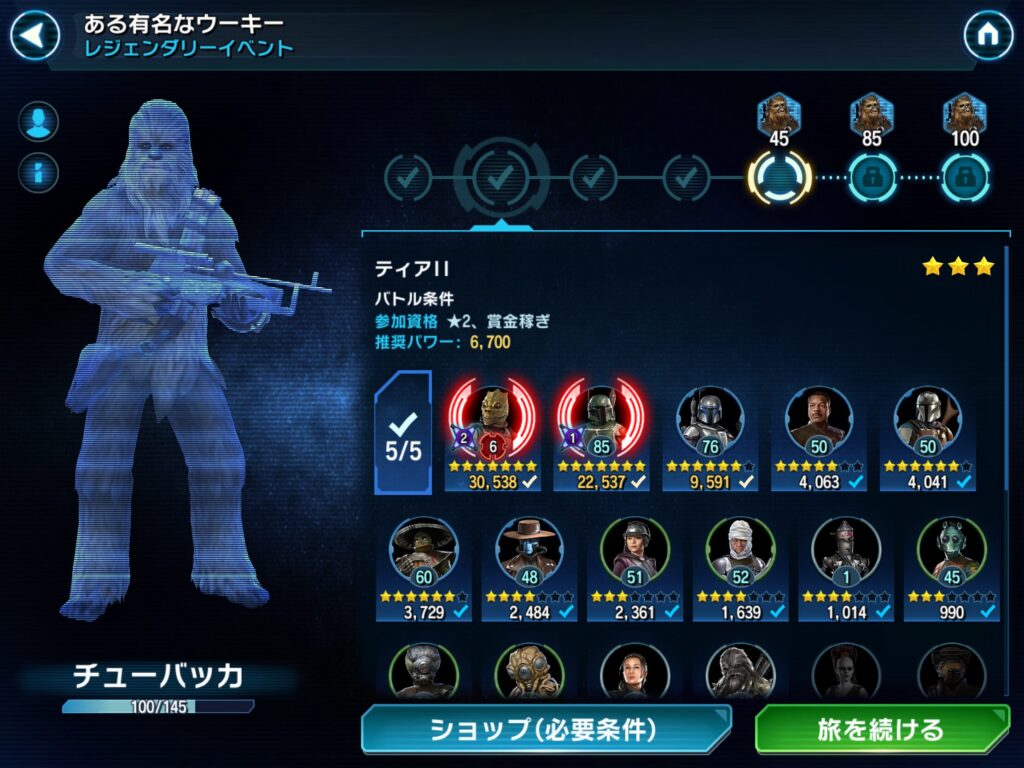Select the locked 100-shard tier node
This screenshot has width=1024, height=768.
[x=965, y=179]
